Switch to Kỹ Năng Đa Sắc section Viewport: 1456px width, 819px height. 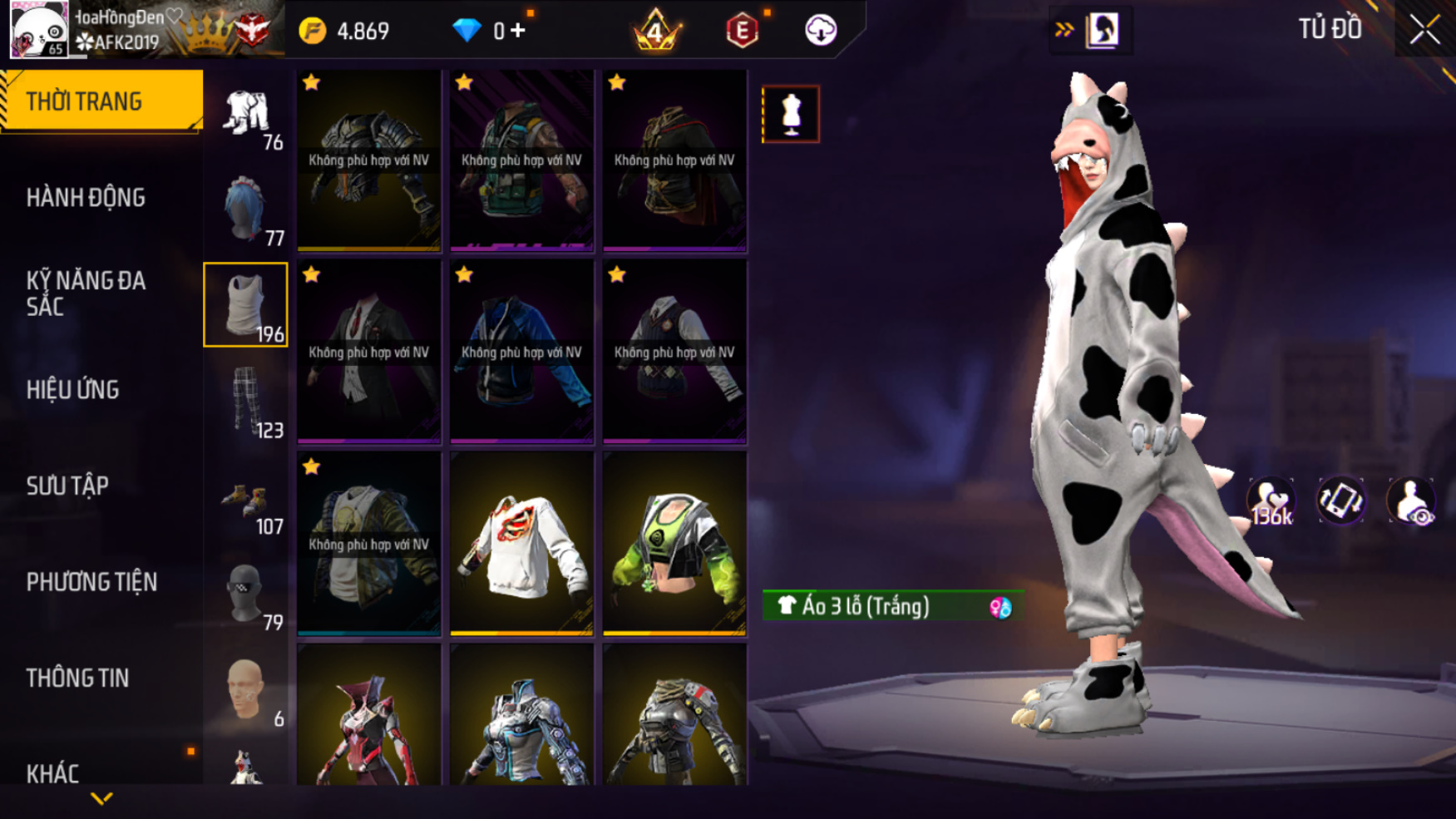(86, 294)
